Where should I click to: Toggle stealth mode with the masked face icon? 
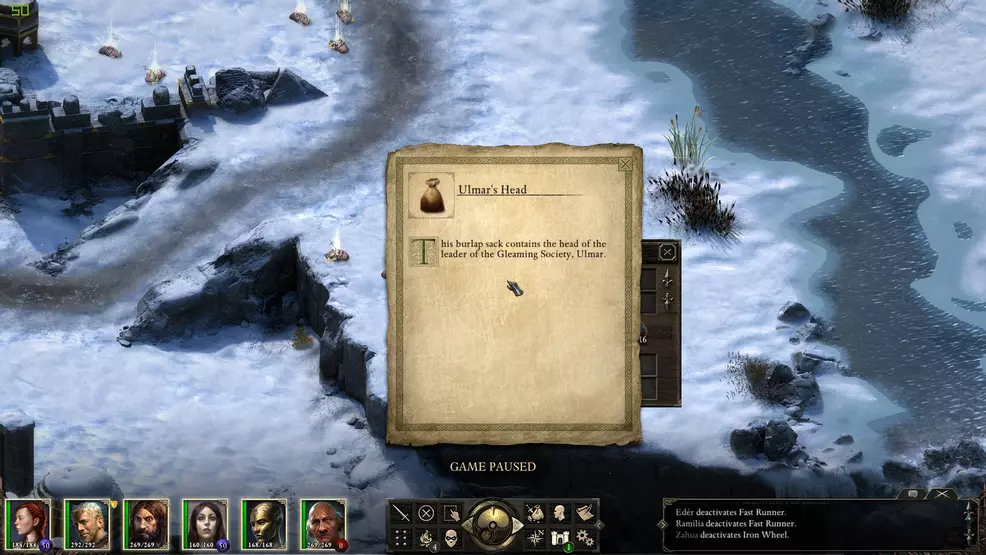(x=451, y=539)
